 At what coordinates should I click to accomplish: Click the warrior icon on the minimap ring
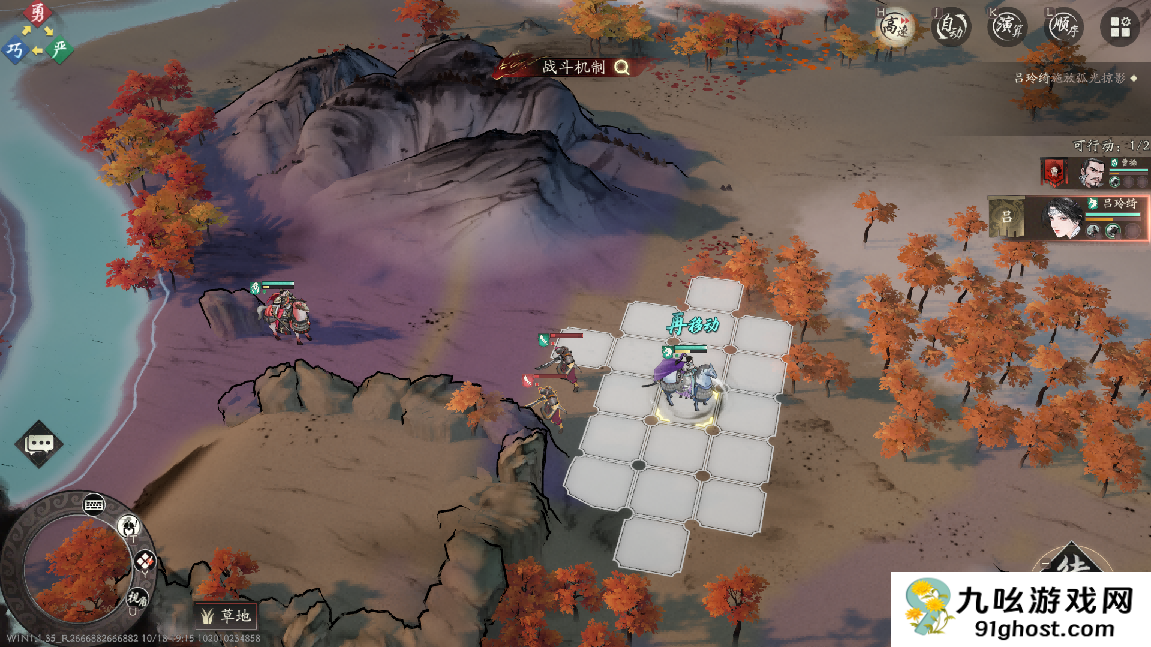click(128, 525)
